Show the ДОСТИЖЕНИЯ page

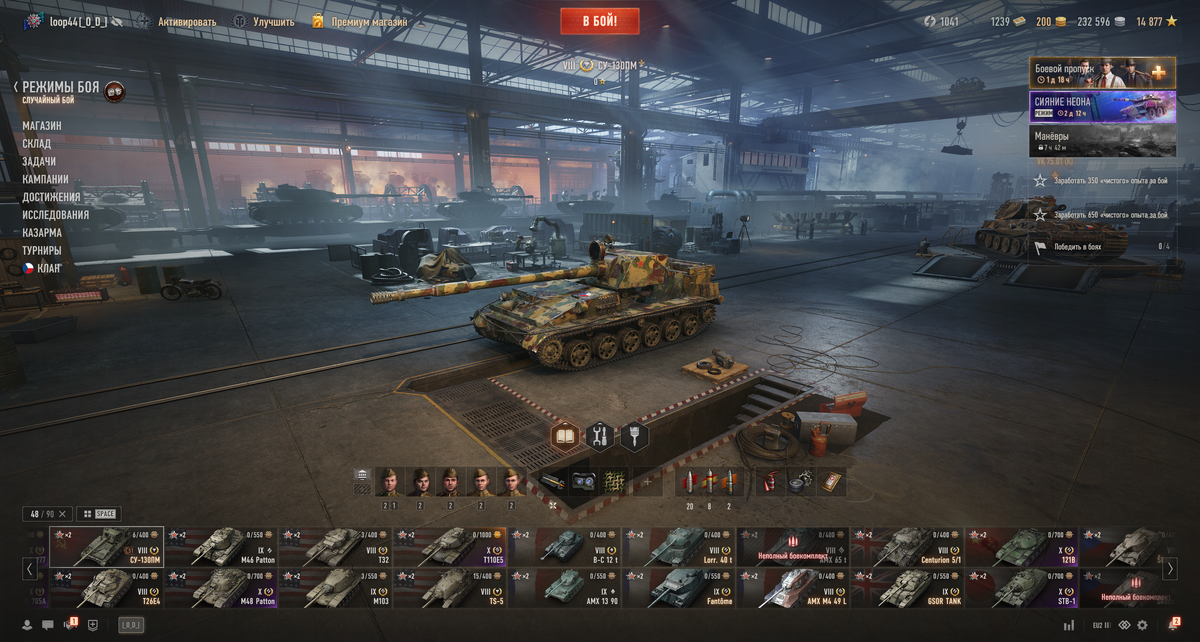click(x=51, y=197)
